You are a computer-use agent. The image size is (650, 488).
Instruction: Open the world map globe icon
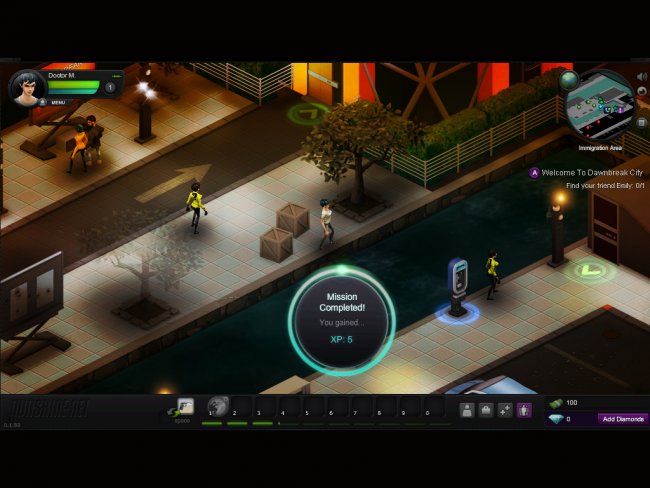pyautogui.click(x=569, y=79)
